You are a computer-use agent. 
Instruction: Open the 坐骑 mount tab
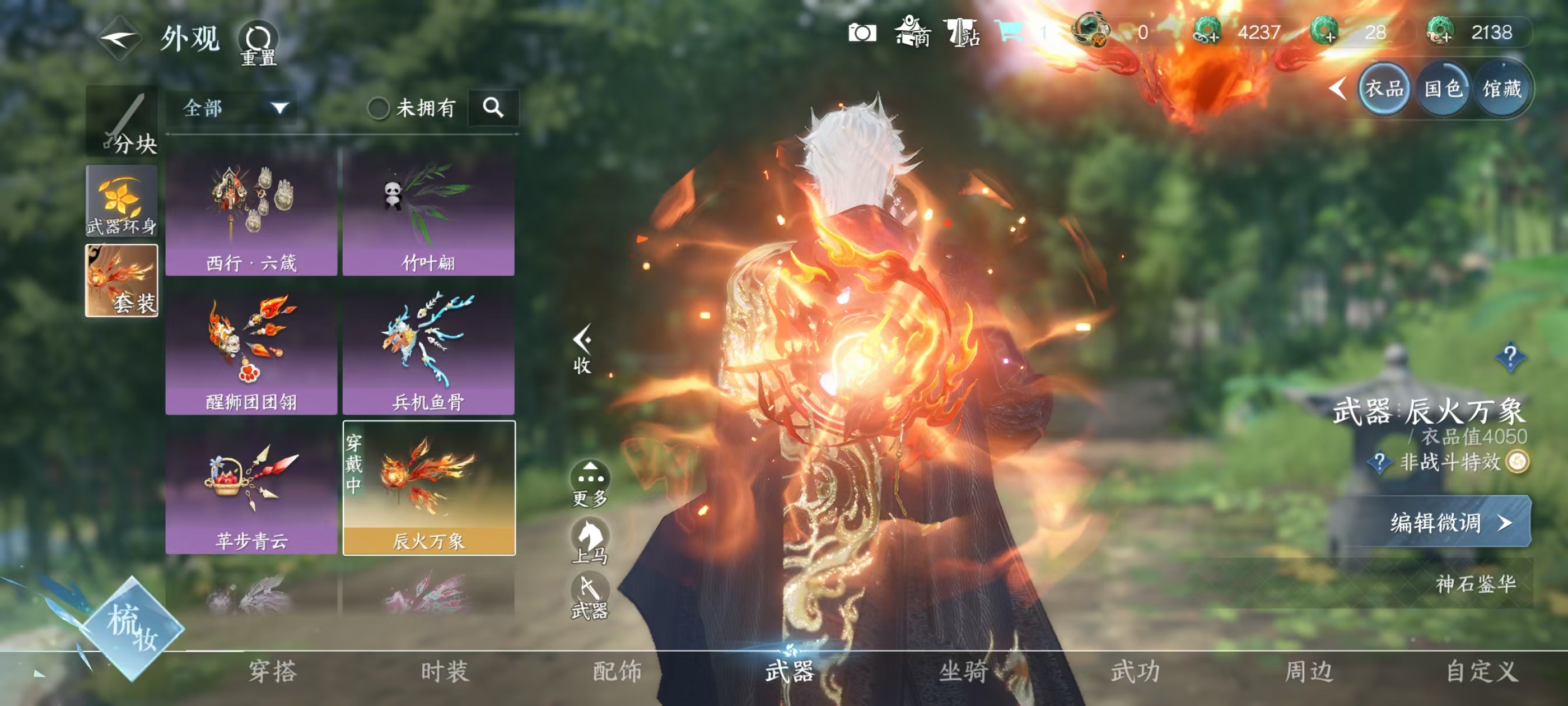point(963,671)
